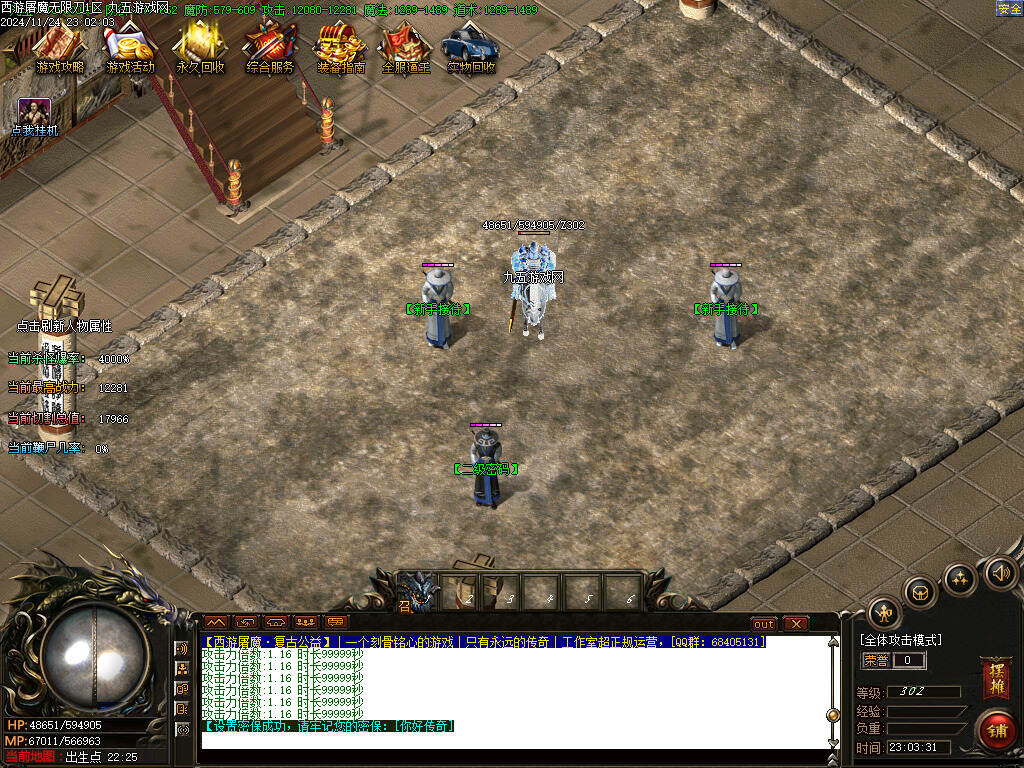The width and height of the screenshot is (1024, 768).
Task: Toggle the 全体攻击模式 attack mode
Action: (900, 640)
